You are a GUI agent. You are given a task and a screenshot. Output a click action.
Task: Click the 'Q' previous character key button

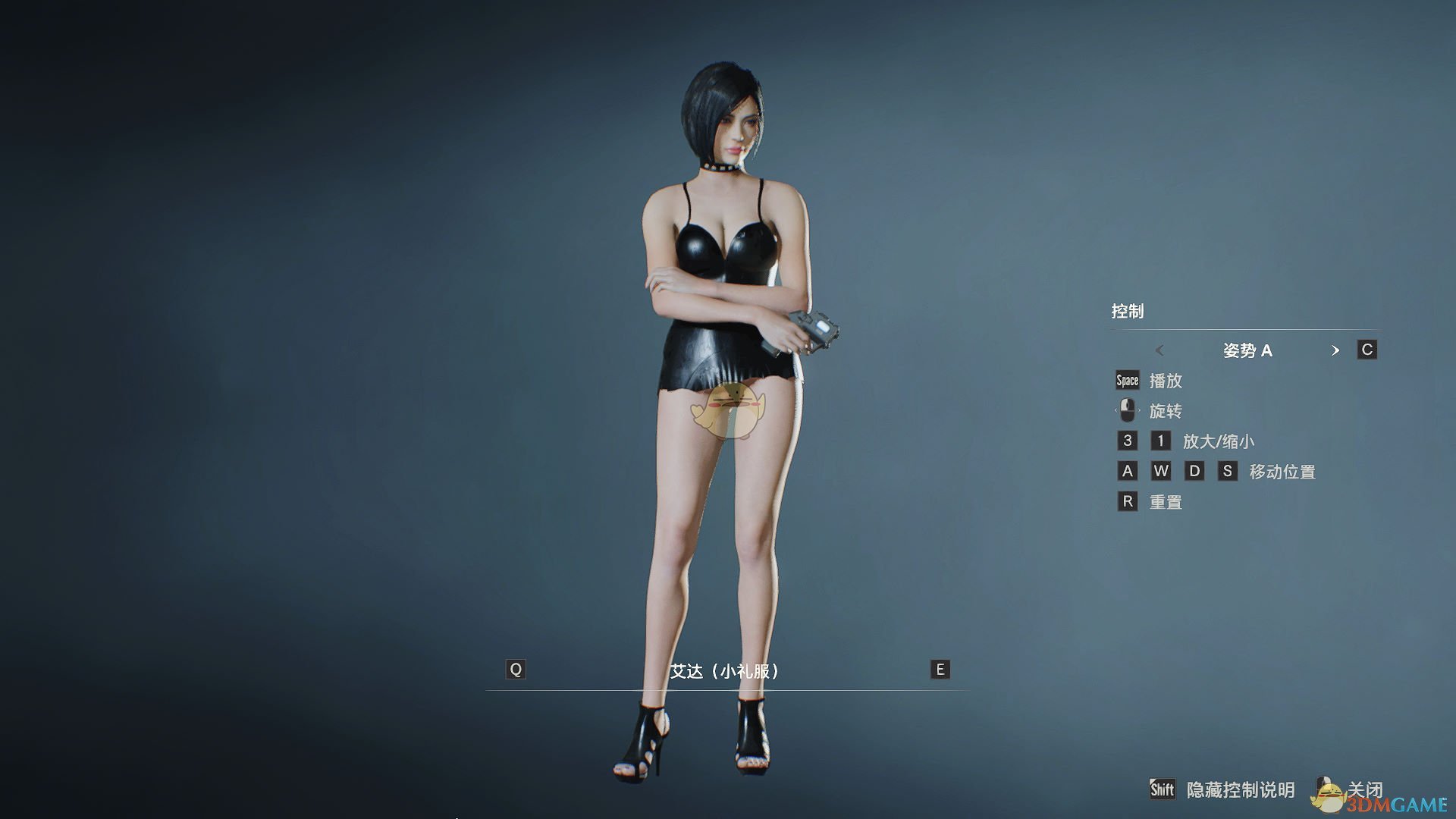[516, 670]
